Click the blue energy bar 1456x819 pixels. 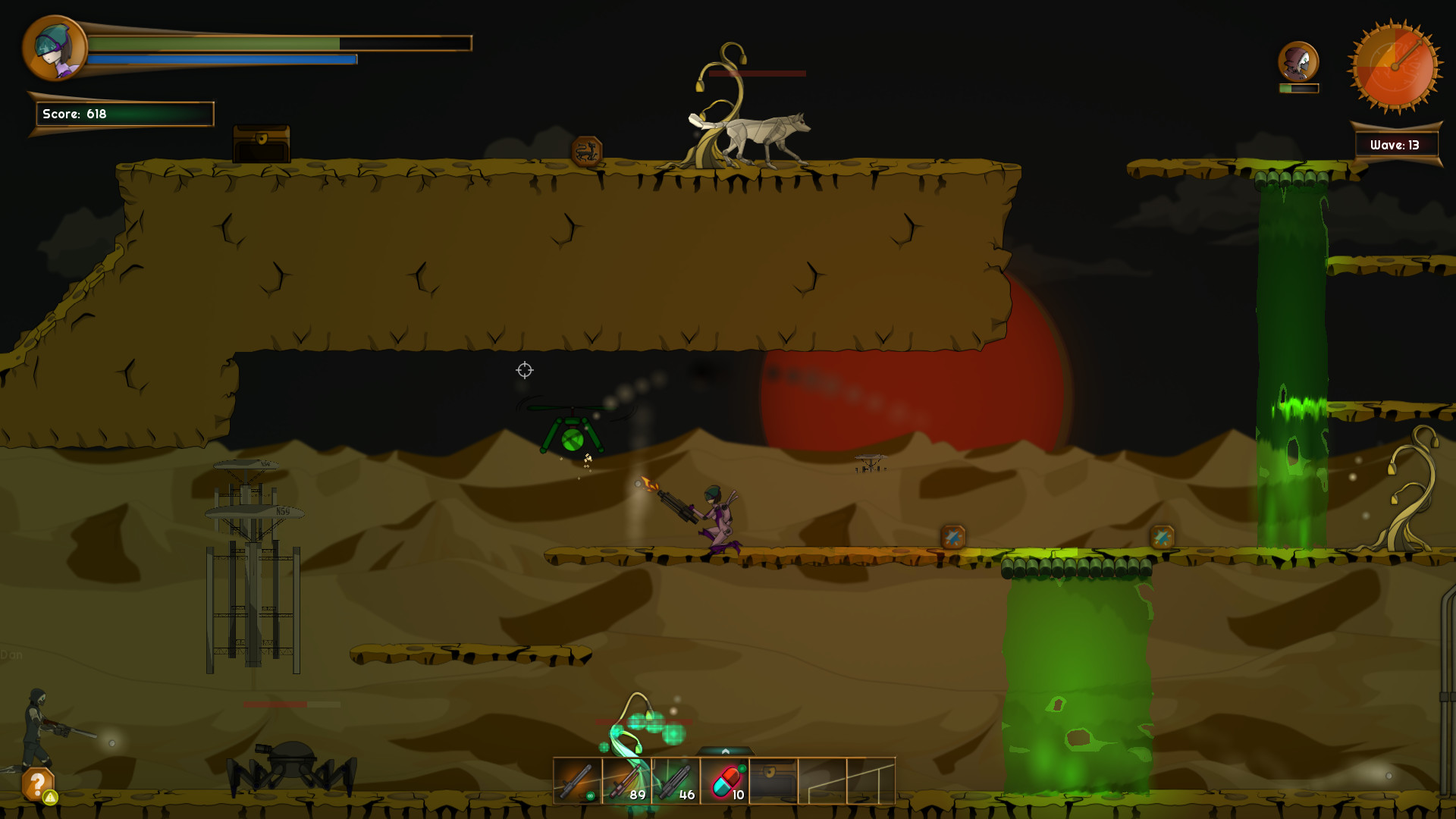[x=220, y=58]
